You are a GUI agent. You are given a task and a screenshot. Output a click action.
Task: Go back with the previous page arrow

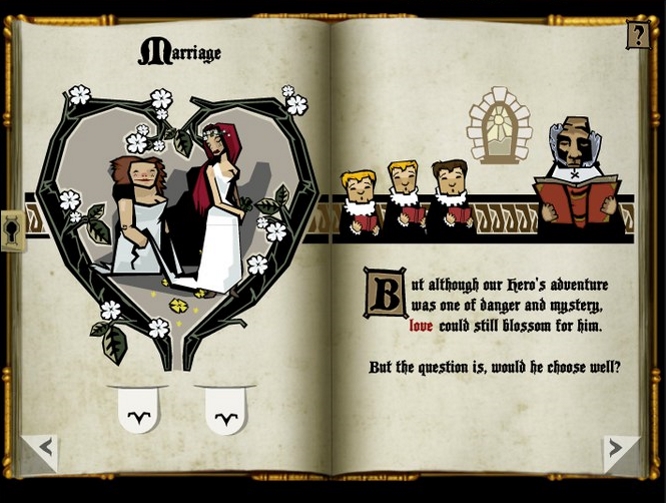[x=41, y=449]
